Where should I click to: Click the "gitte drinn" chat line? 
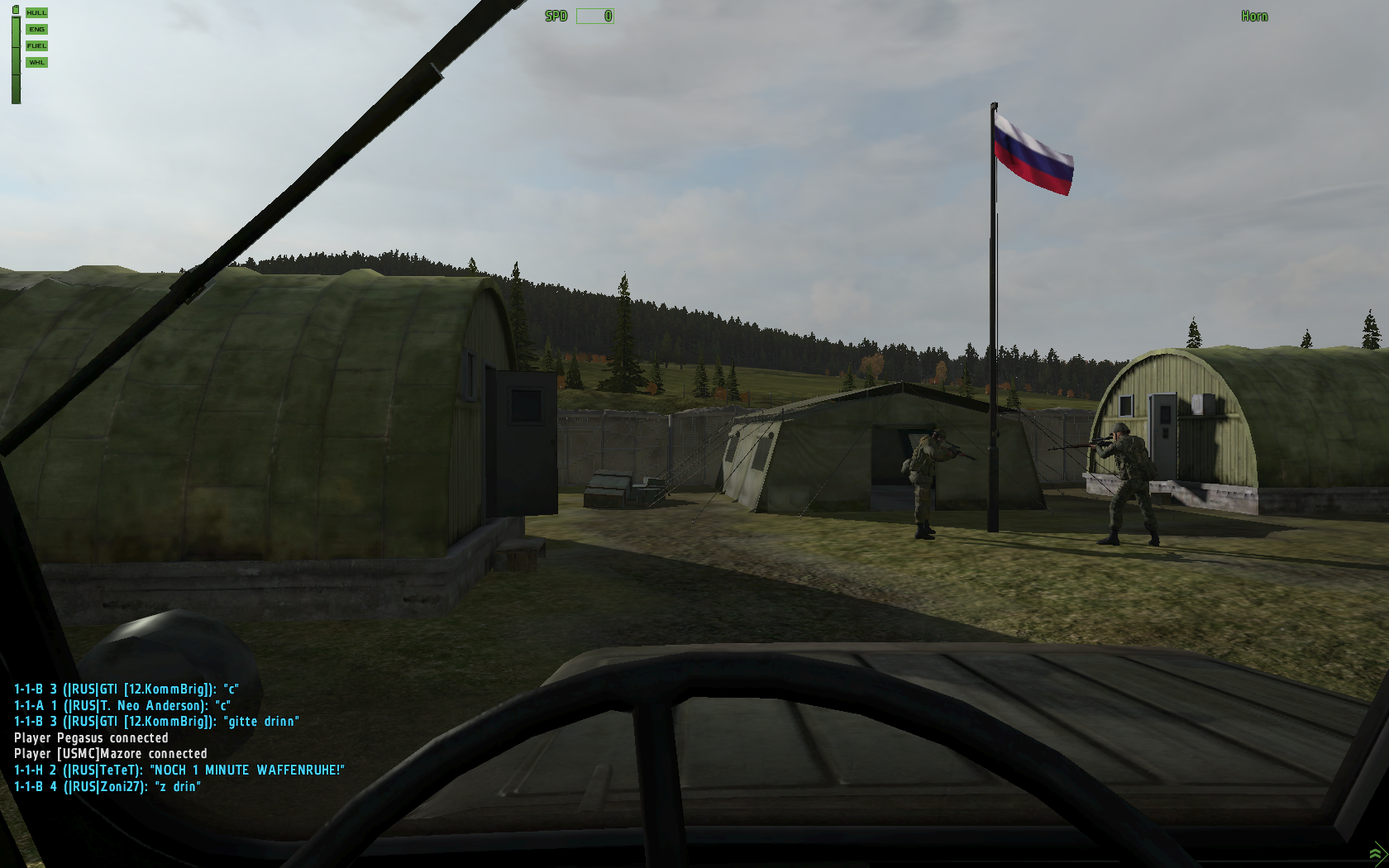pos(156,722)
